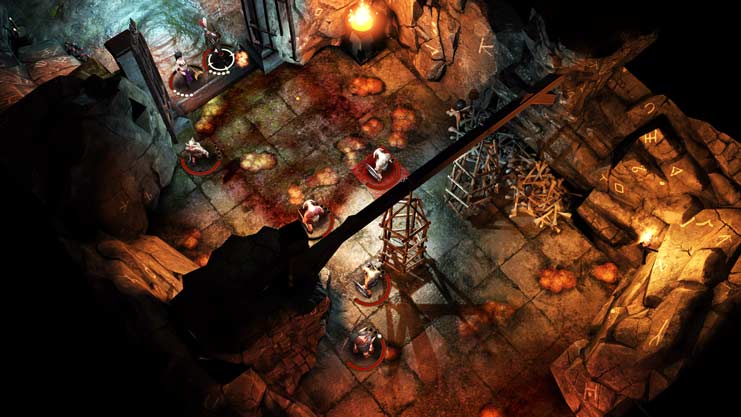Image resolution: width=741 pixels, height=417 pixels.
Task: Select the red-ringed unit beside the wooden scaffold tower
Action: 371,278
